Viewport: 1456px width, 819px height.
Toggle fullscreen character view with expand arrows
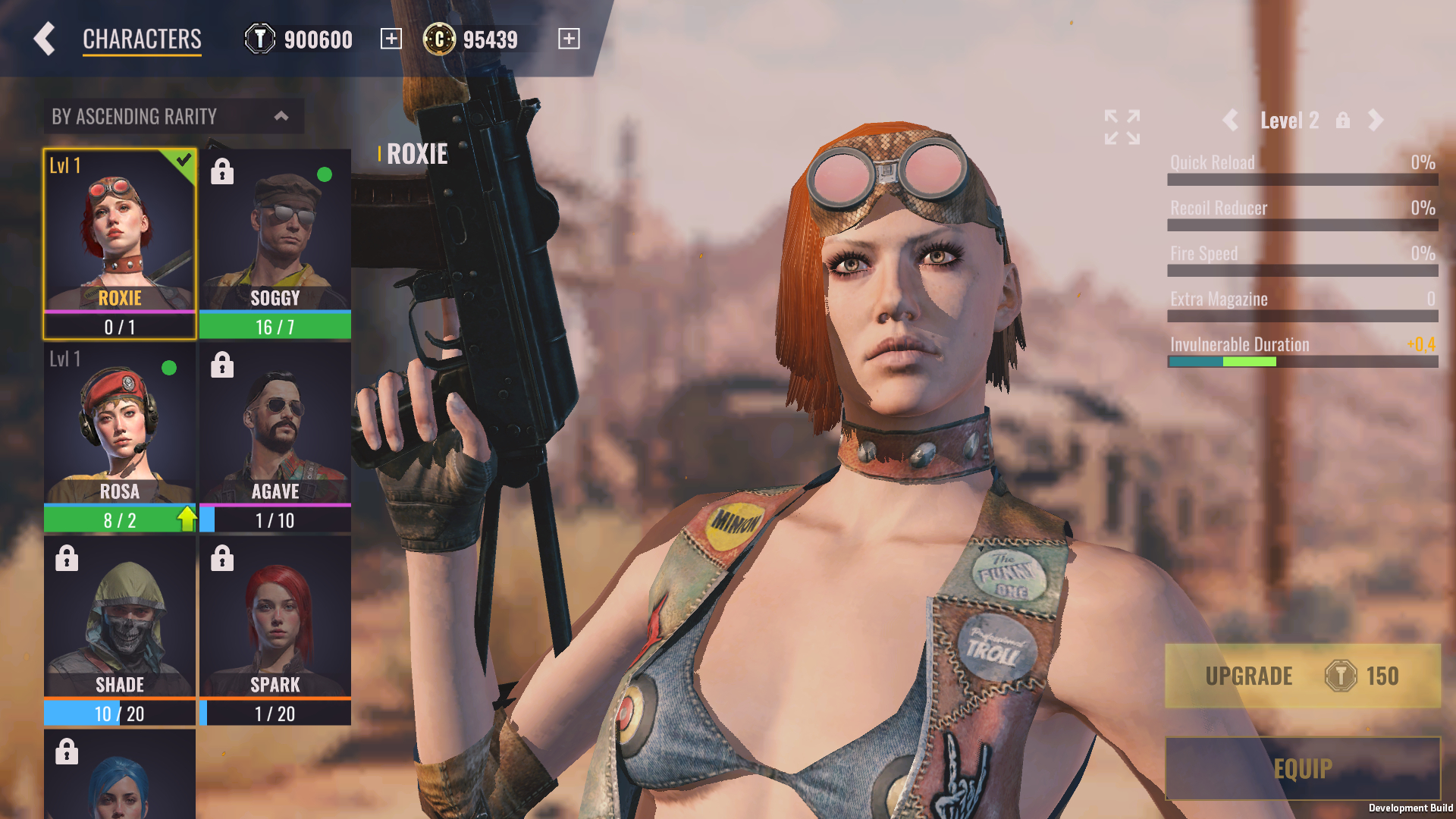click(1122, 127)
